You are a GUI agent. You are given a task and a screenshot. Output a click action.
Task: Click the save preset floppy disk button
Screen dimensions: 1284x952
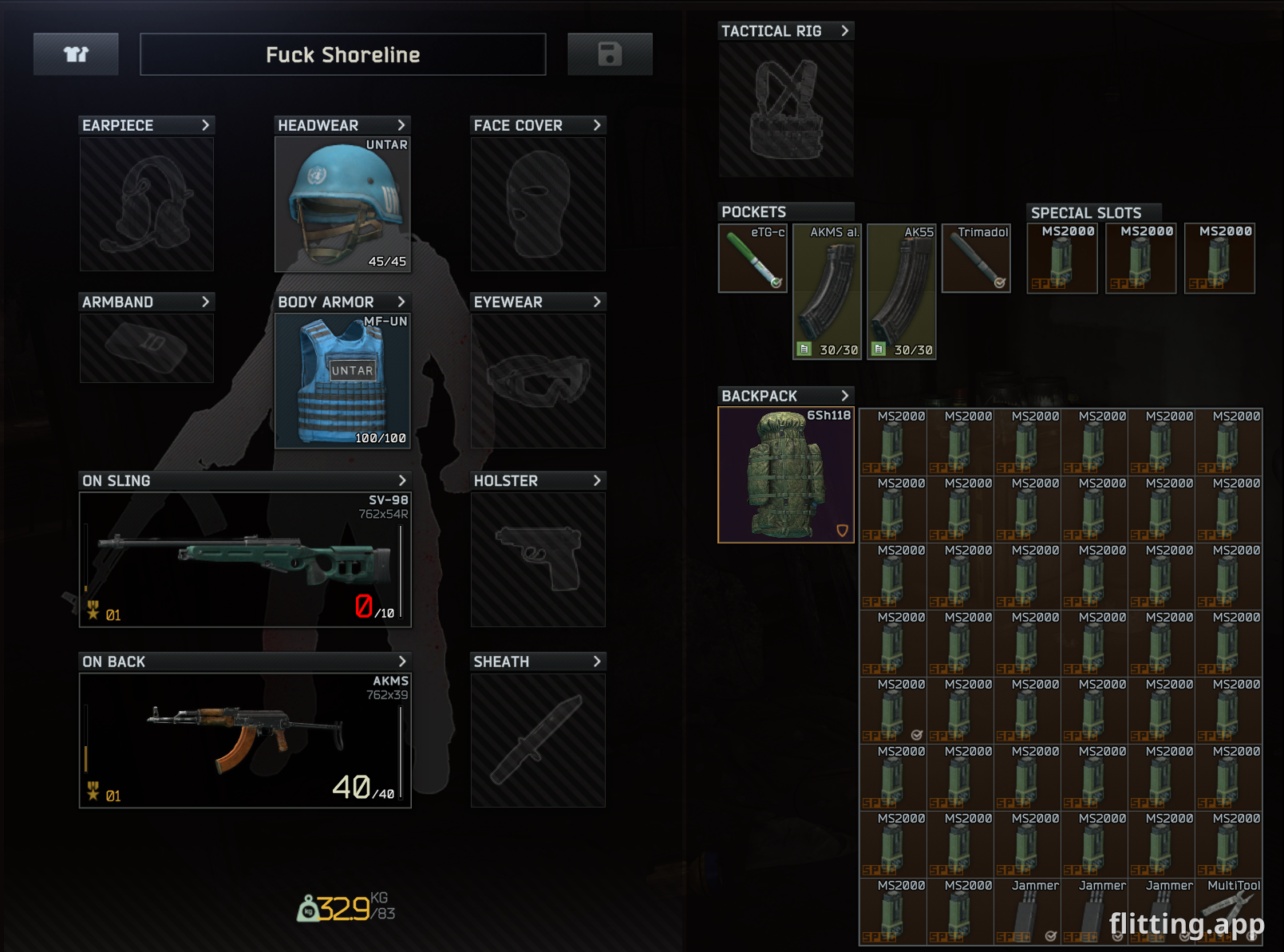tap(610, 54)
